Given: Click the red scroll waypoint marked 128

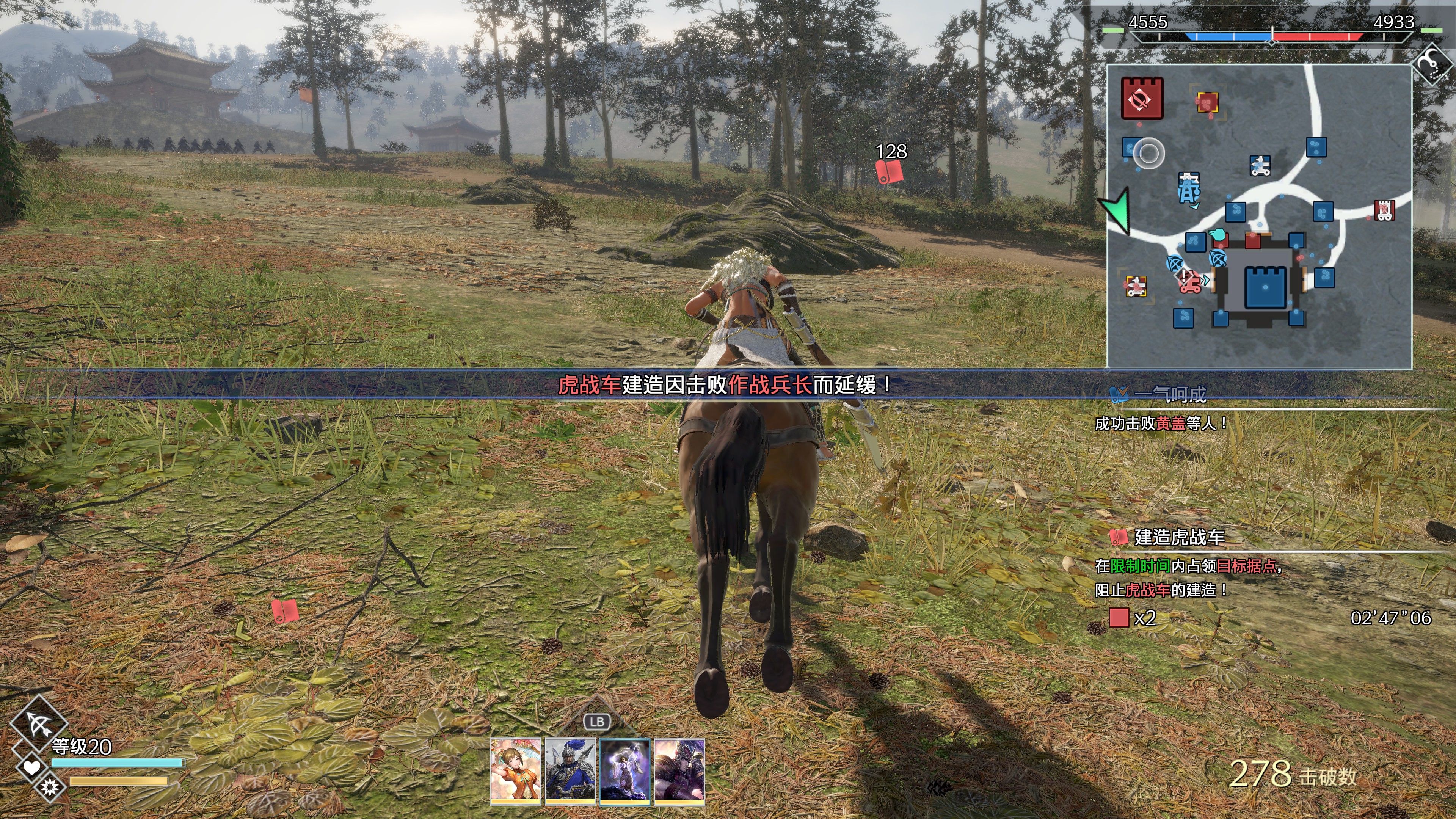Looking at the screenshot, I should click(x=889, y=171).
